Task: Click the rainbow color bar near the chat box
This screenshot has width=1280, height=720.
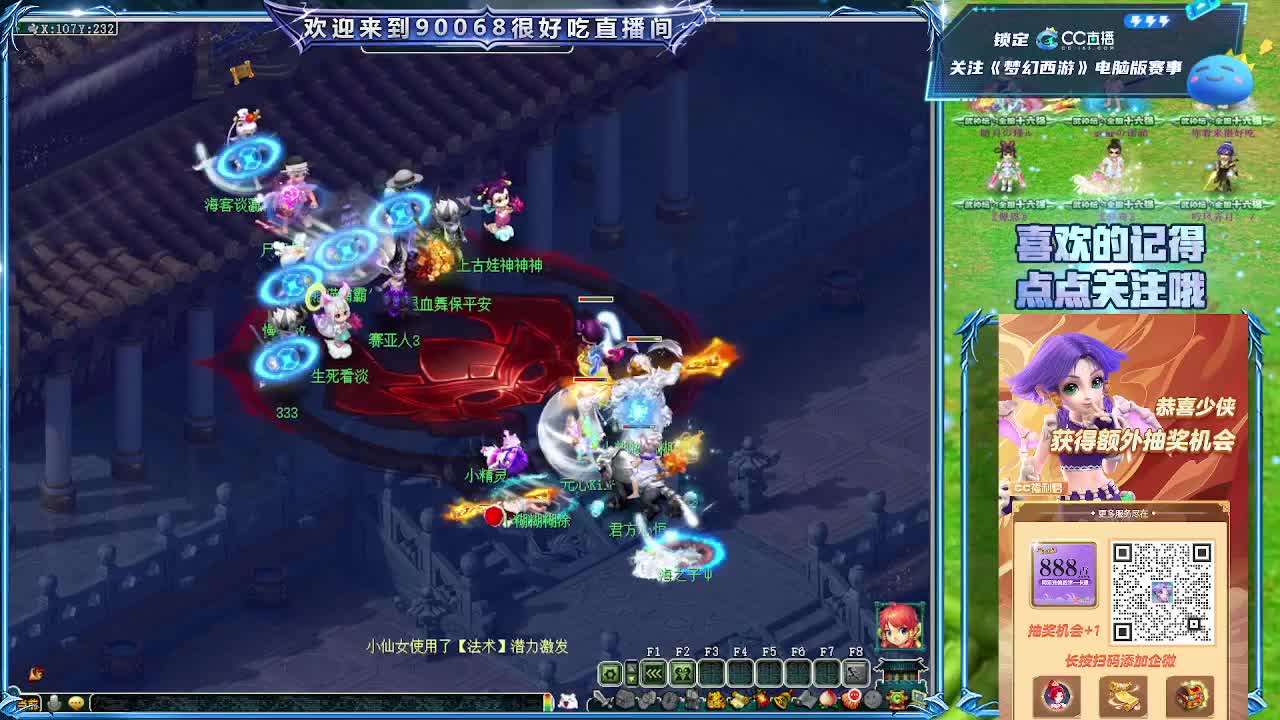Action: coord(548,703)
